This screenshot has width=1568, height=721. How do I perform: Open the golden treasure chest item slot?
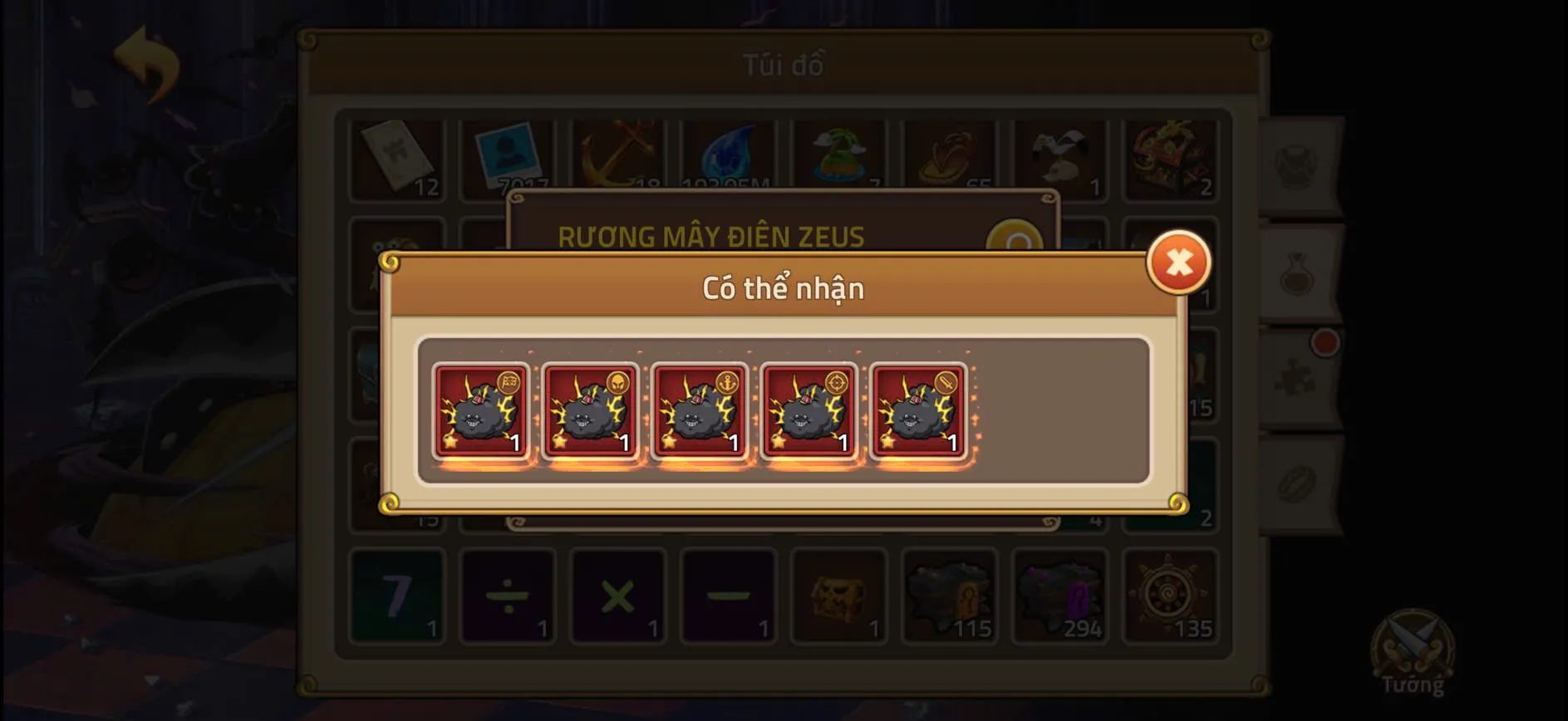tap(838, 596)
